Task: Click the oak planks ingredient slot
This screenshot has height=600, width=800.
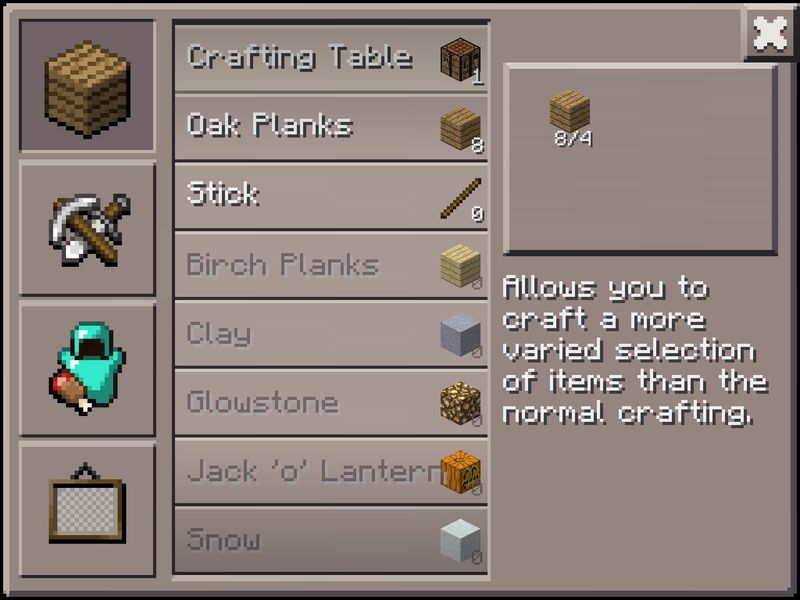Action: coord(570,113)
